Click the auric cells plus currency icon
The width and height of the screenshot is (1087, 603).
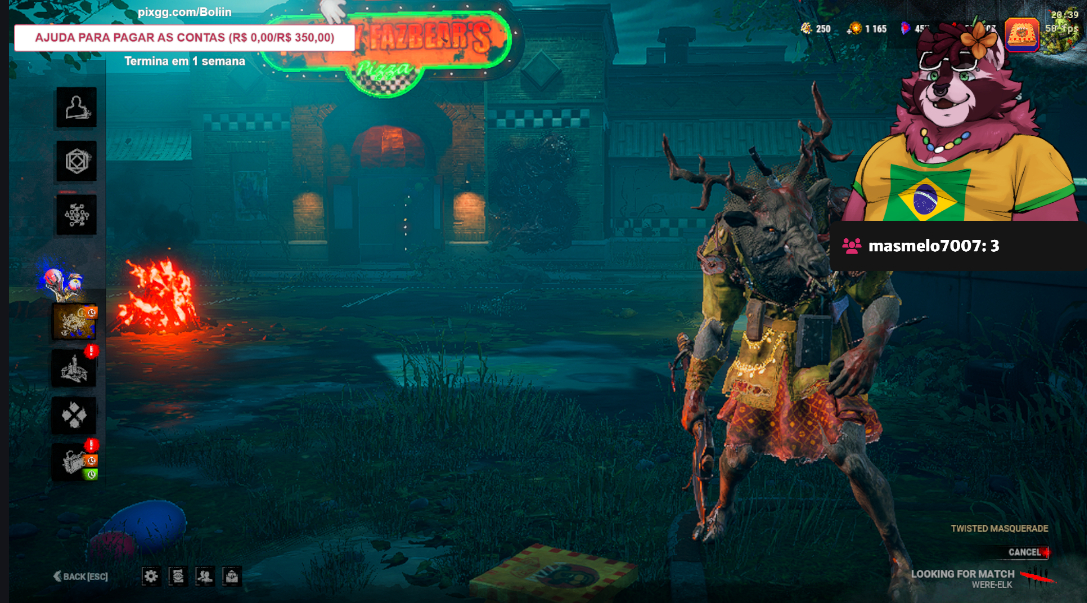tap(855, 28)
